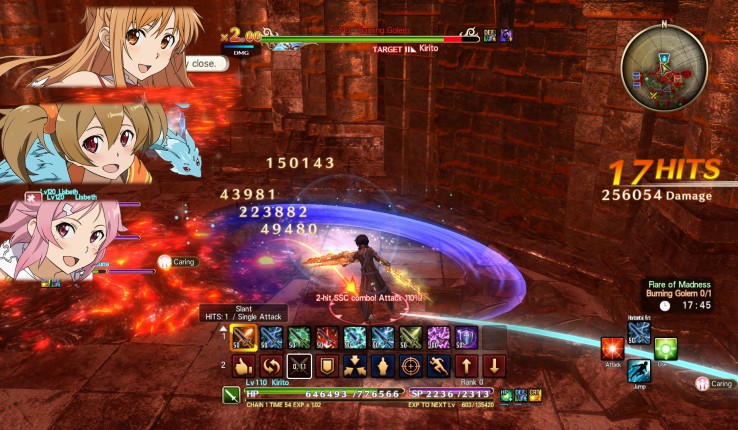Select the purple shield skill in row 1
The width and height of the screenshot is (738, 430).
pyautogui.click(x=468, y=337)
